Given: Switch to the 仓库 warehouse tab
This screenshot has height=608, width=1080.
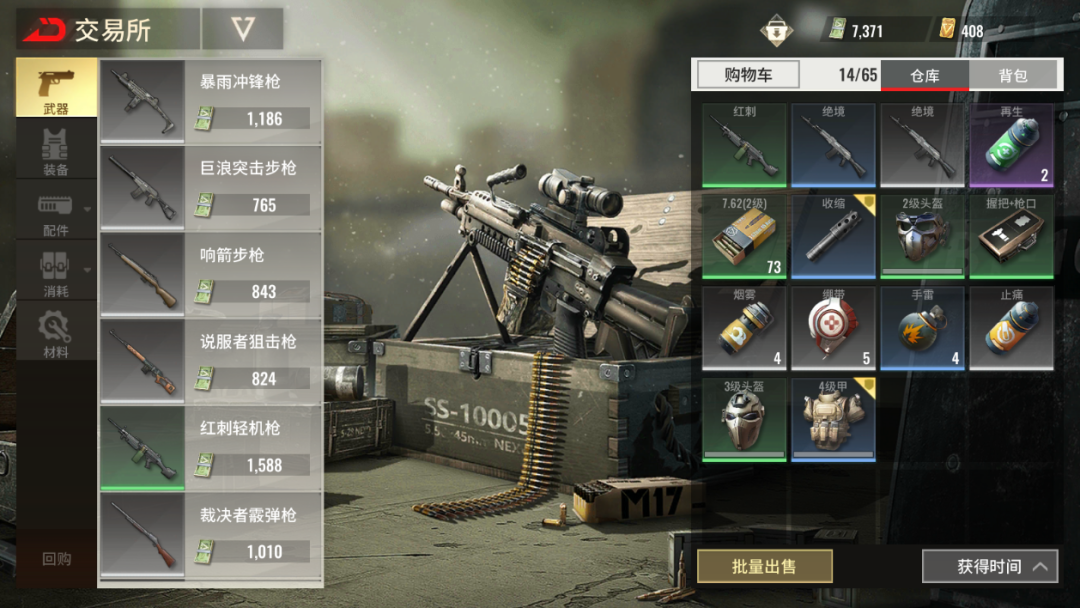Looking at the screenshot, I should [x=924, y=75].
